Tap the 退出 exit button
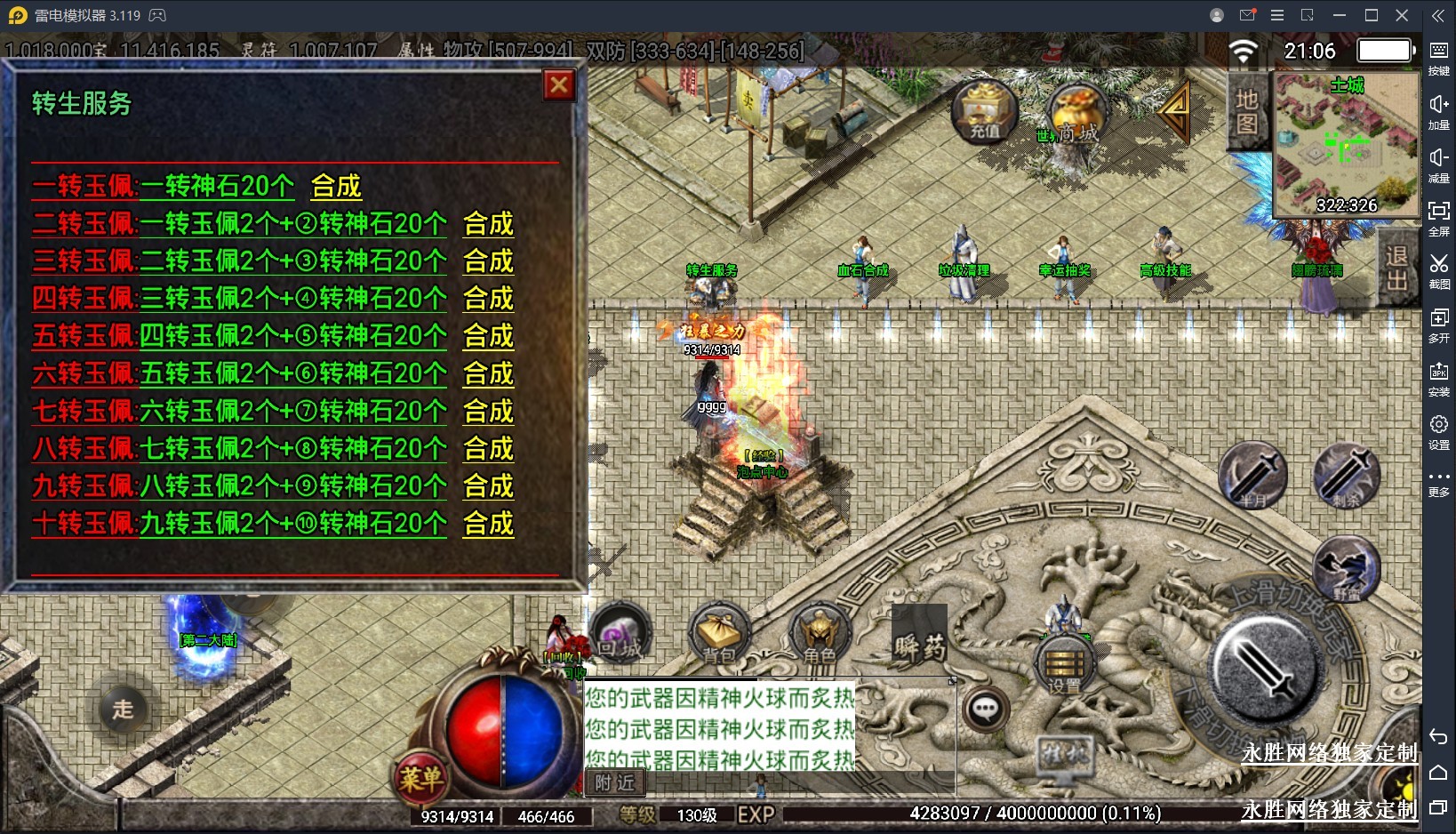 point(1396,268)
